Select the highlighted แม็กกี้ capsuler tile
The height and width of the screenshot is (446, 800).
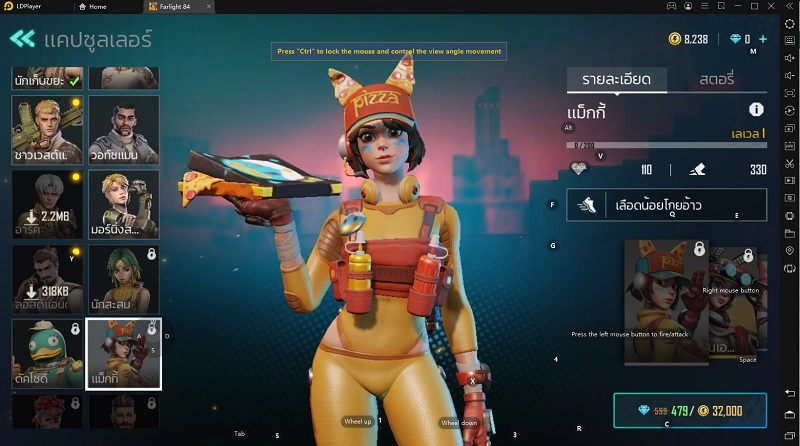(124, 354)
